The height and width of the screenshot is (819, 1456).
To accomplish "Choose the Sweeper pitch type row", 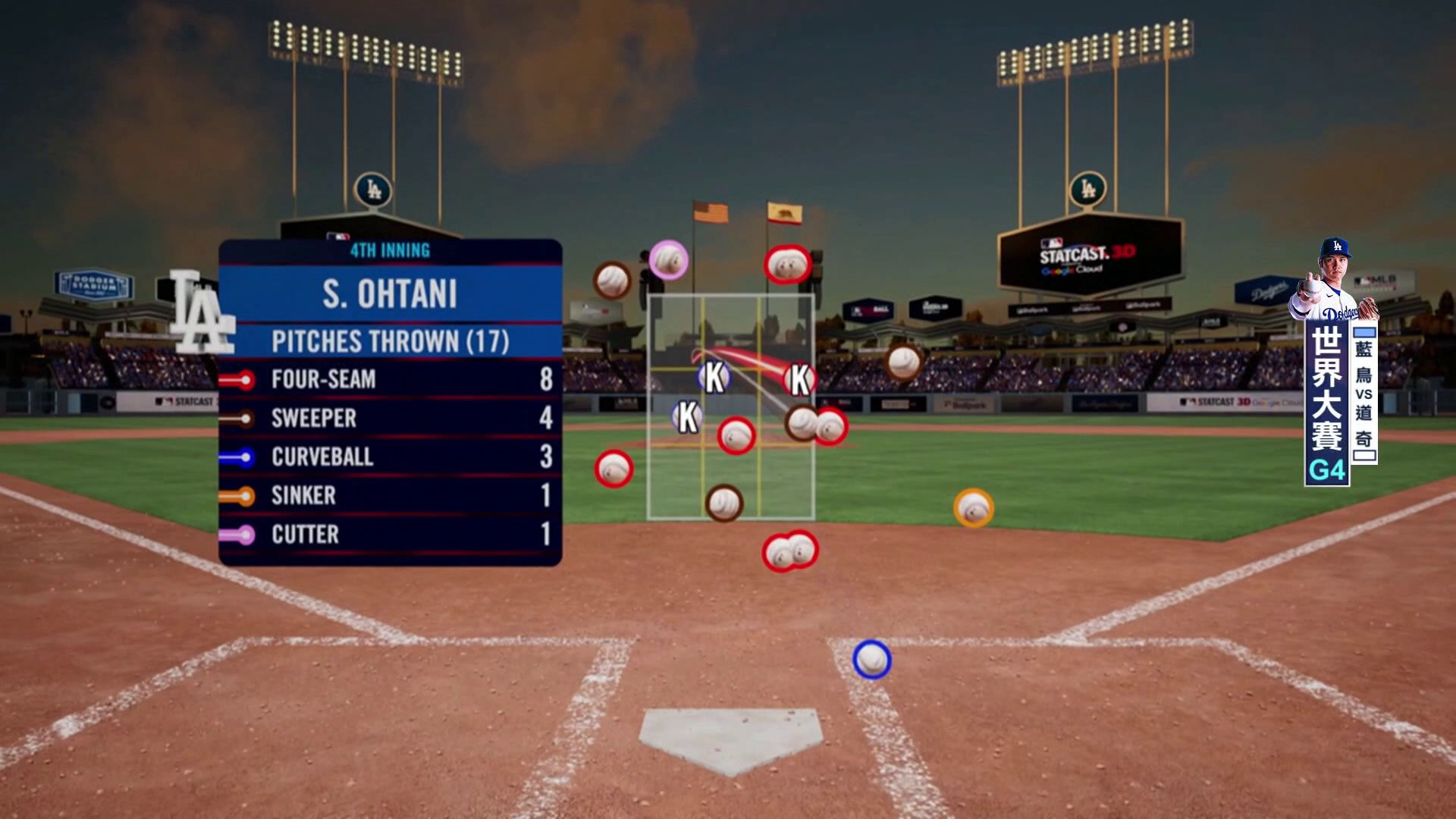I will point(391,418).
